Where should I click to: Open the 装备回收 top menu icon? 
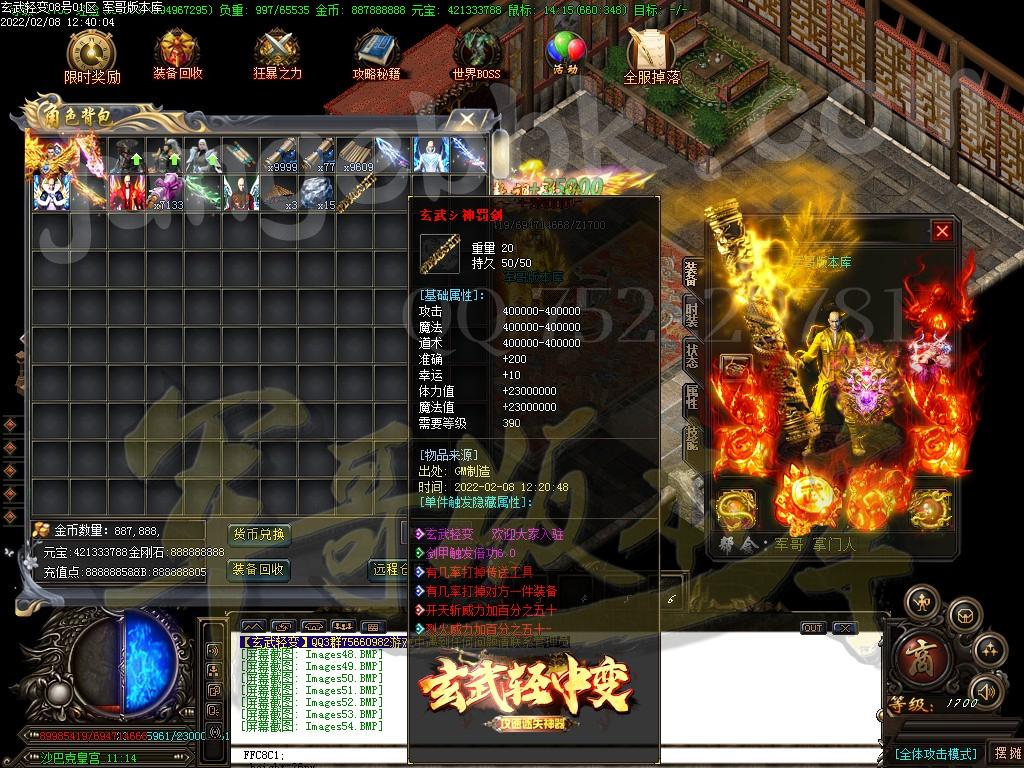[178, 55]
